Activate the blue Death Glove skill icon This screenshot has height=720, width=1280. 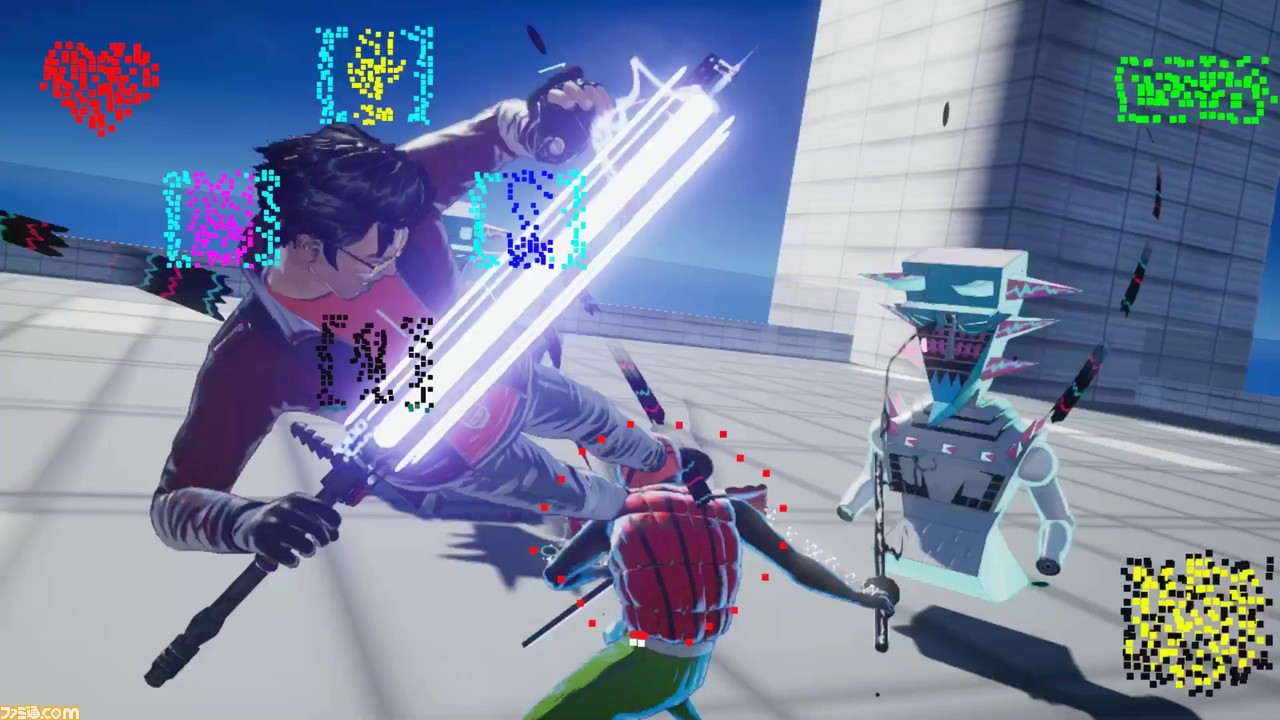(x=528, y=220)
